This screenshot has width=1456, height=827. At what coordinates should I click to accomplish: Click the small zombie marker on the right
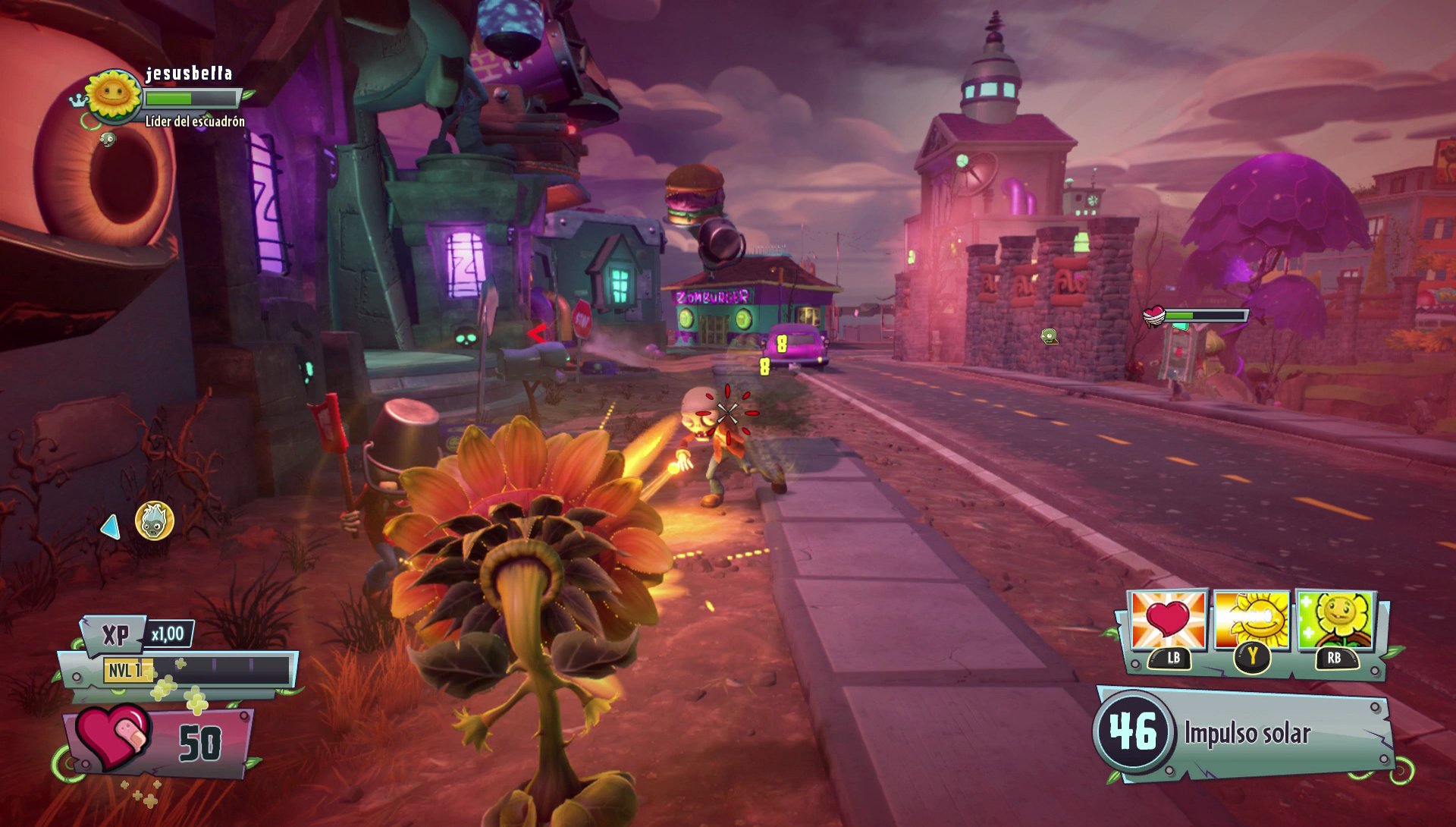[1051, 334]
